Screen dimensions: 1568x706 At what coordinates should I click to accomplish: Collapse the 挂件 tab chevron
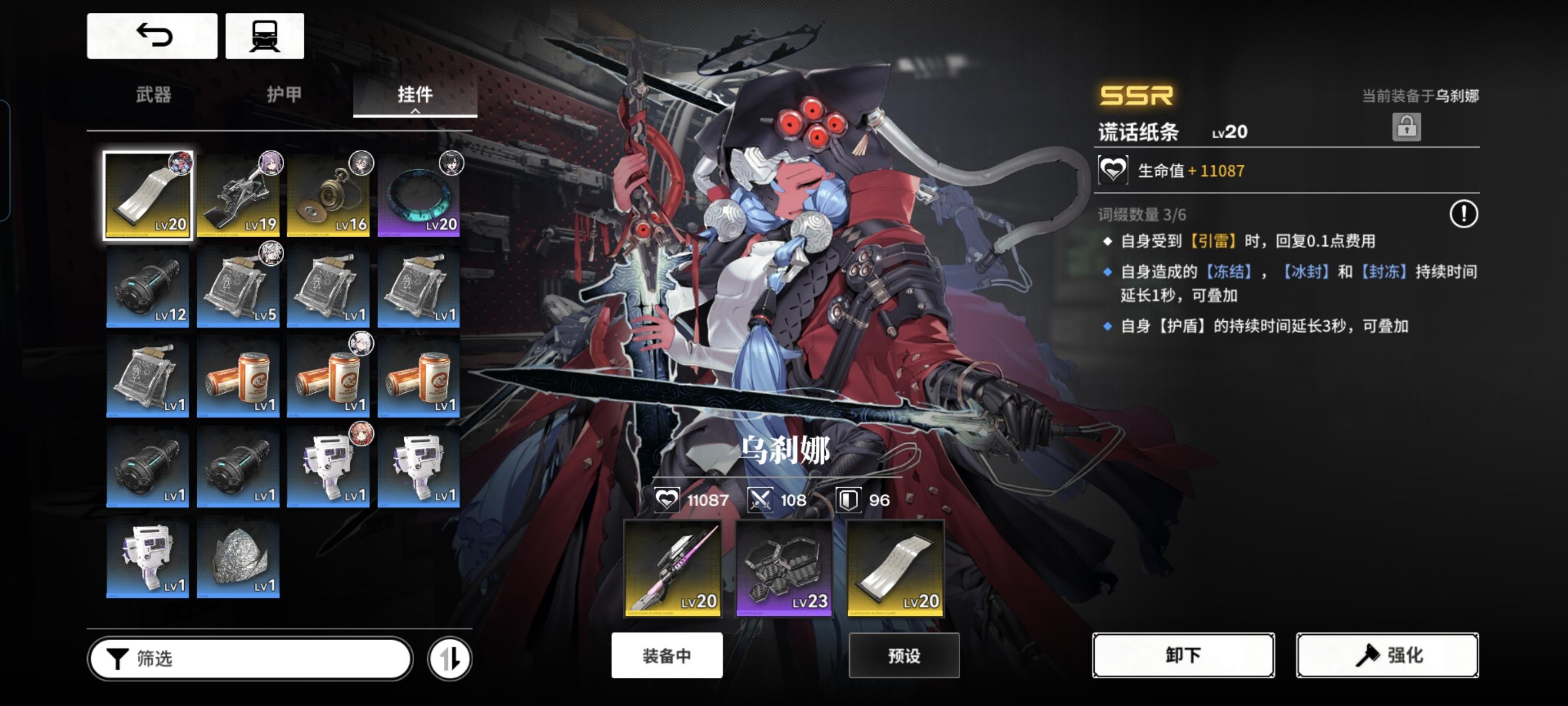[x=417, y=112]
